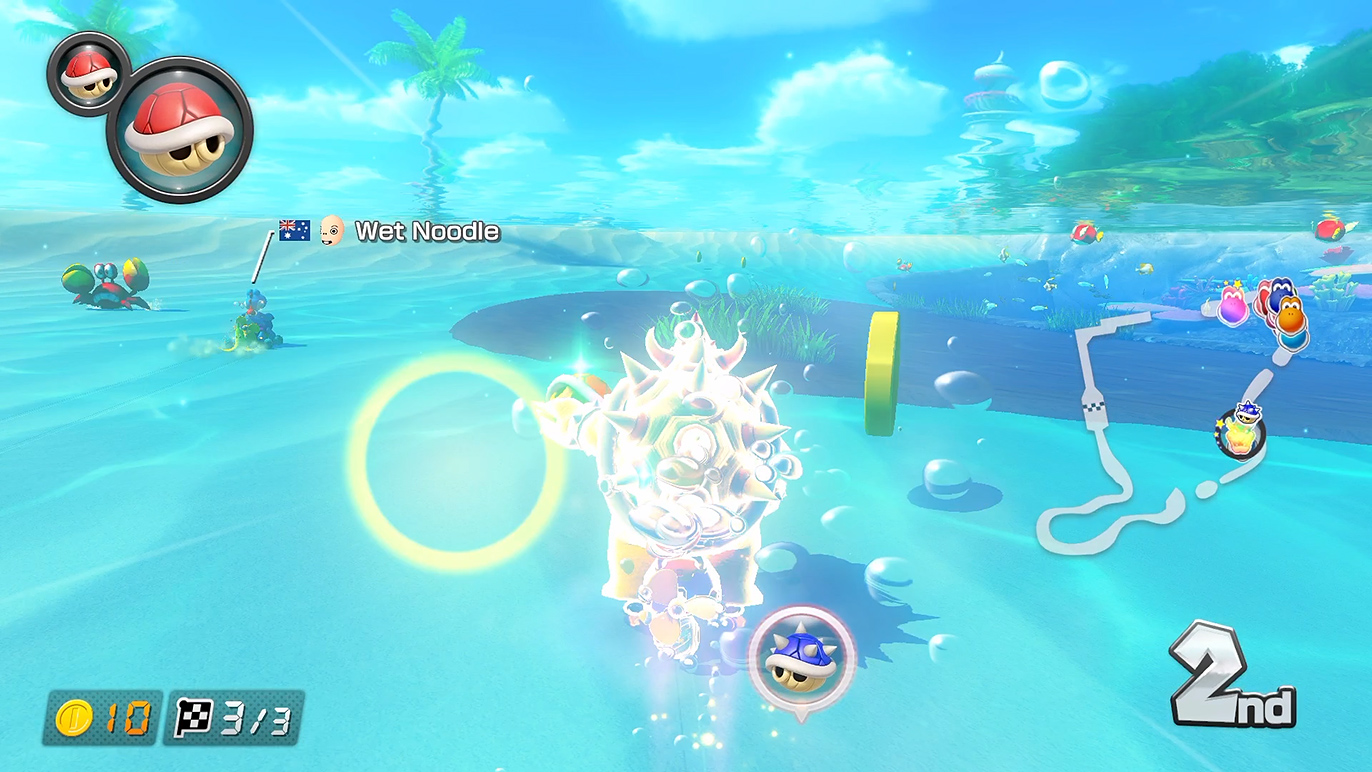Open the track minimap
This screenshot has height=772, width=1372.
click(x=1150, y=430)
